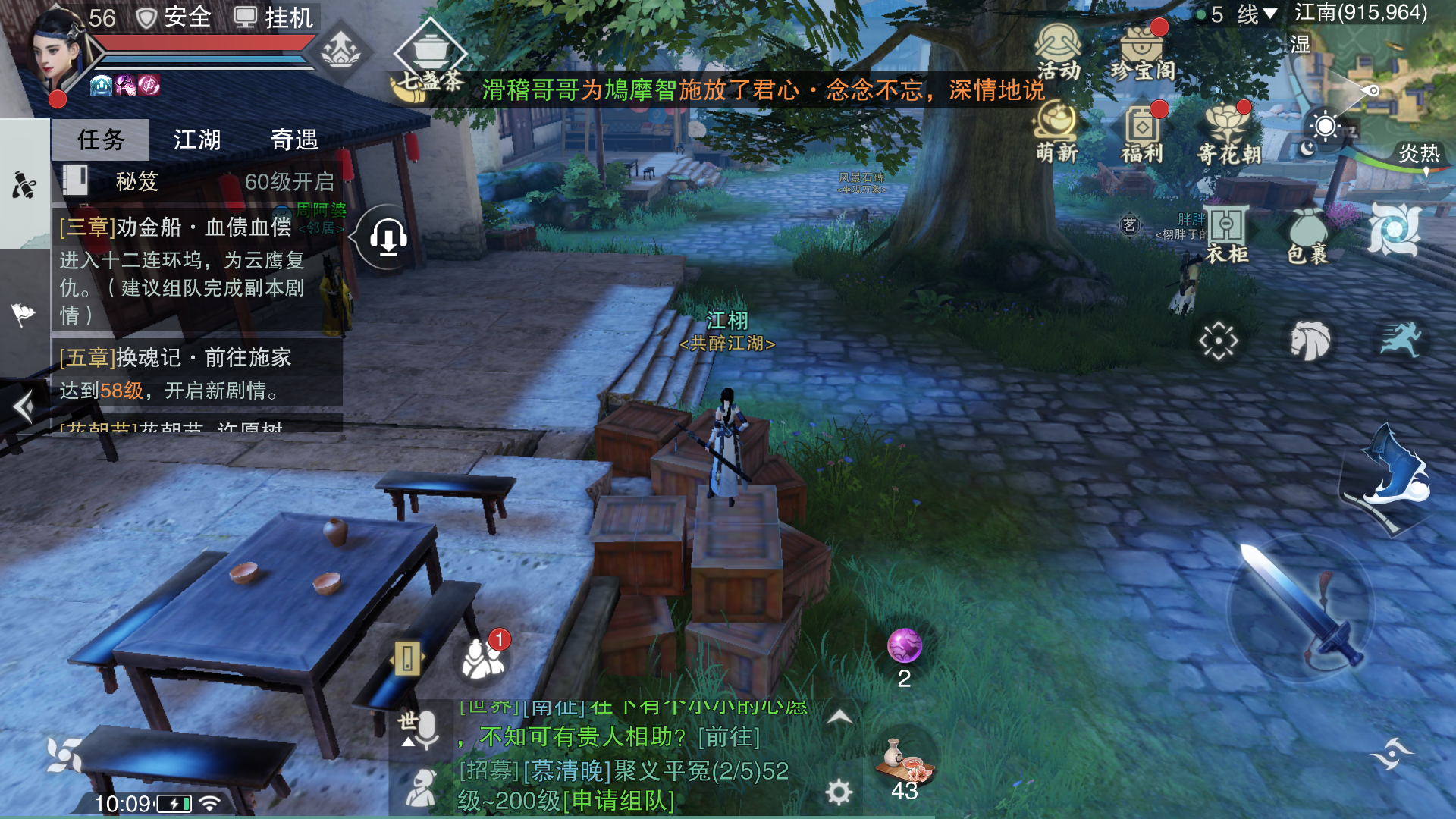Toggle the sprint running-figure button

pyautogui.click(x=1400, y=339)
